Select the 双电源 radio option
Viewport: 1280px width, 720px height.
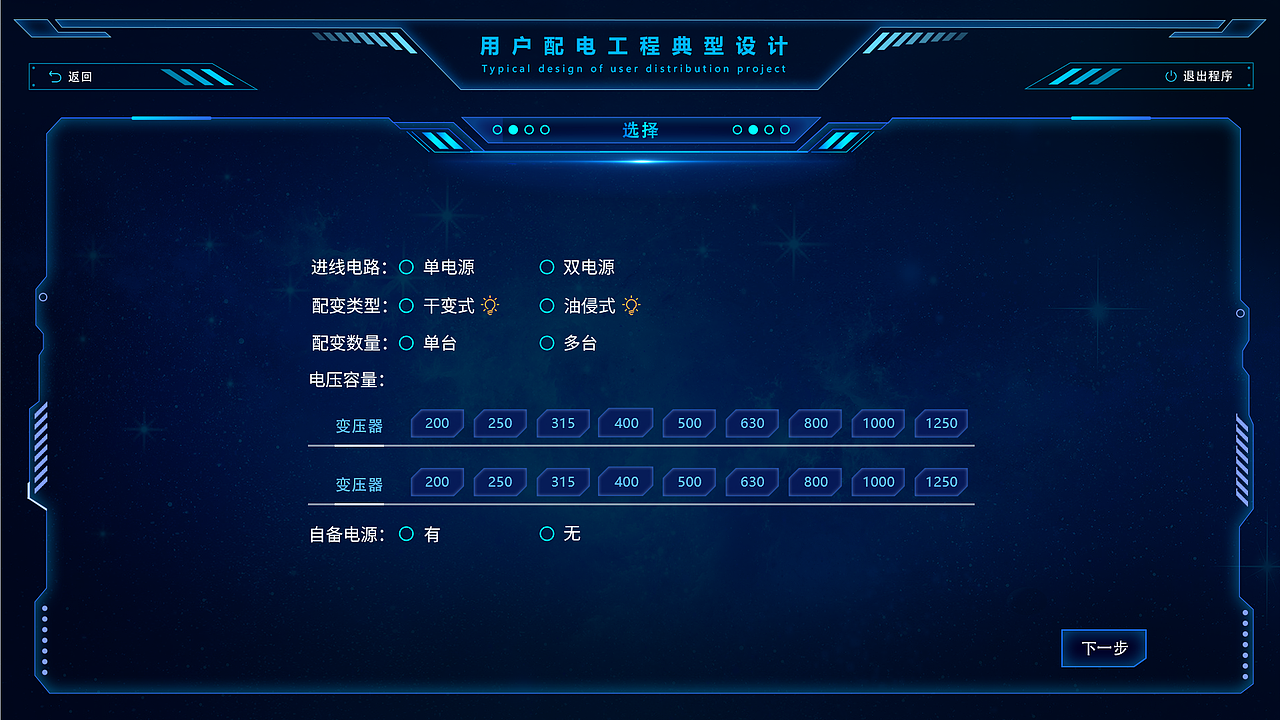(x=547, y=267)
